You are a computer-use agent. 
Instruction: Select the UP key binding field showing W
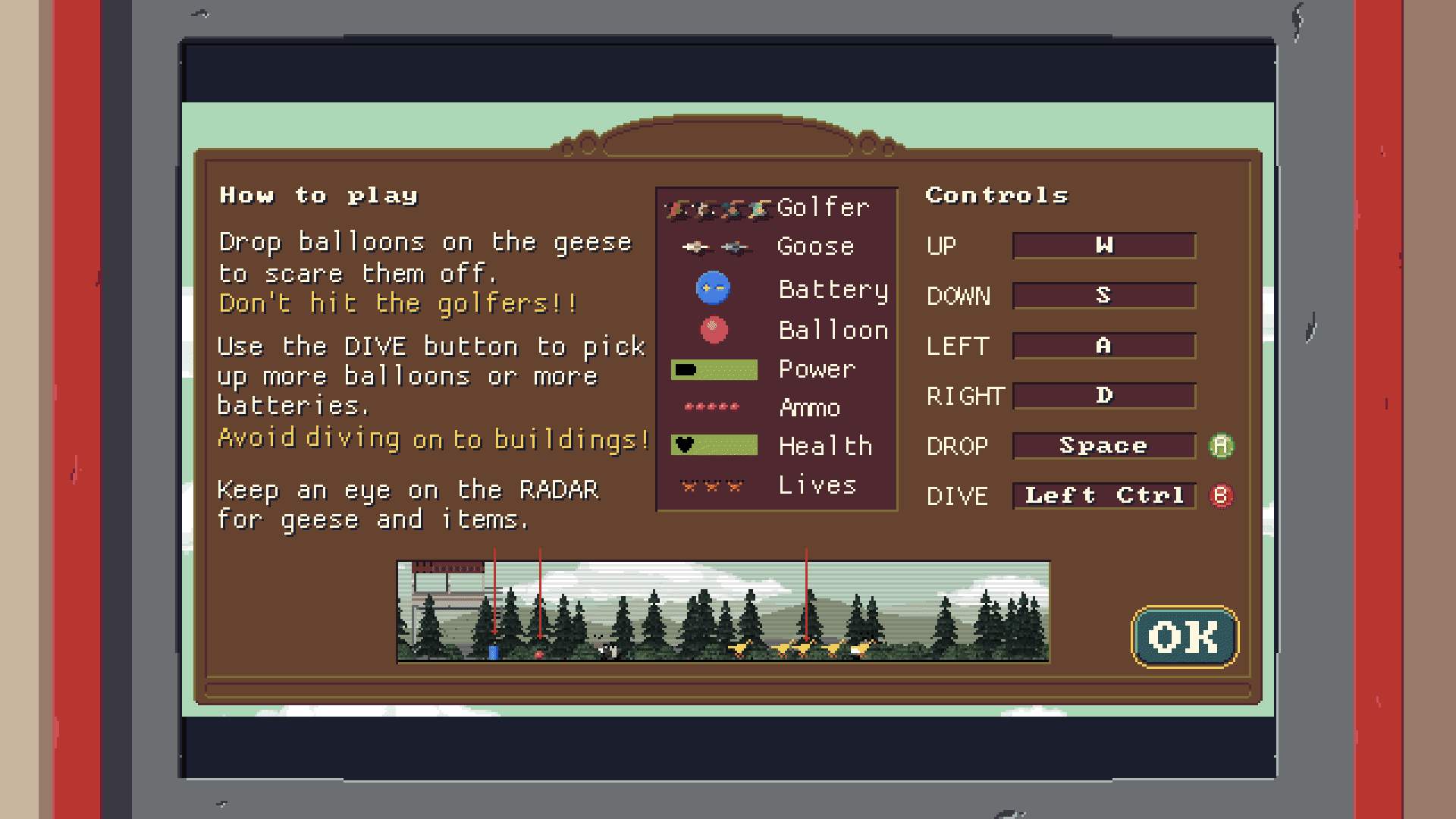pyautogui.click(x=1104, y=246)
